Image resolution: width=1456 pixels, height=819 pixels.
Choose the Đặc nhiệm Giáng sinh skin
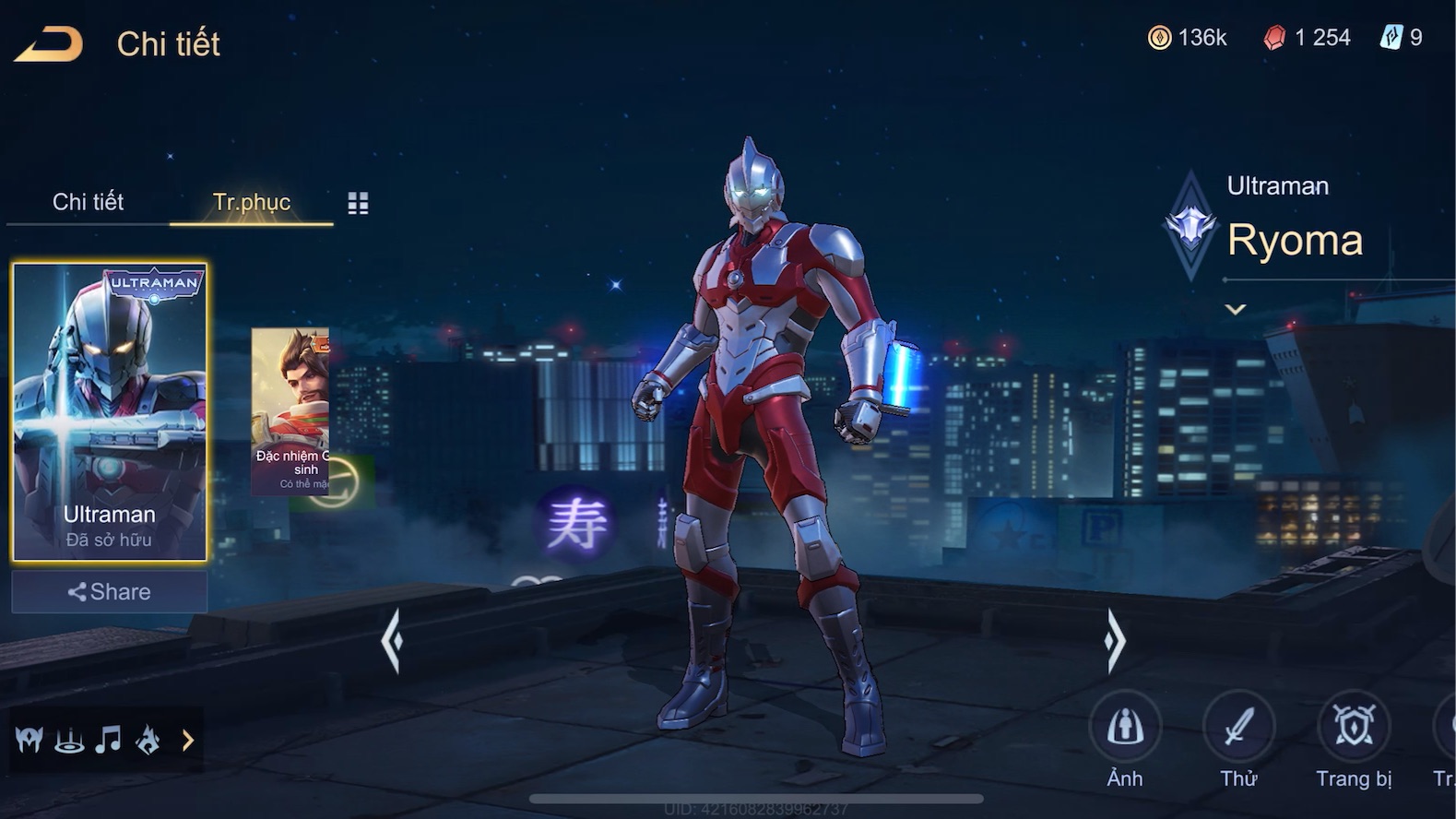[290, 411]
